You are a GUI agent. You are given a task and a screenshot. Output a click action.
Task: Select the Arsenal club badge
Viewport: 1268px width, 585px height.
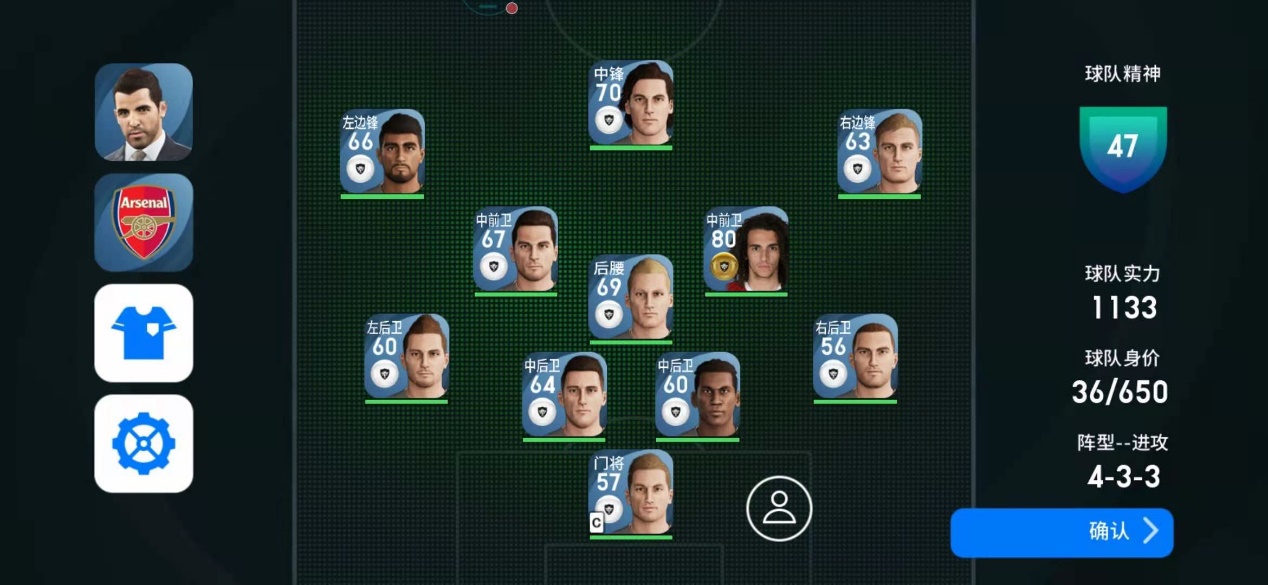click(x=143, y=222)
